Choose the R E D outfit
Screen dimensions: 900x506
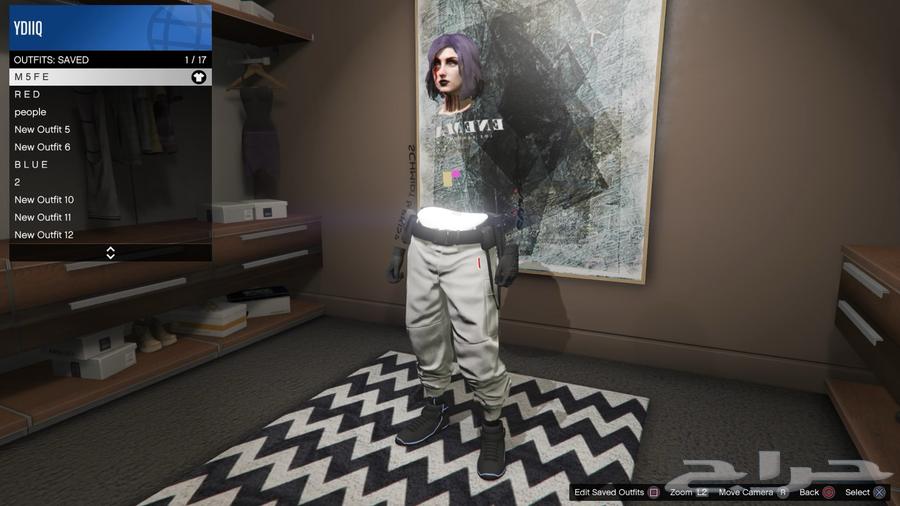(110, 94)
